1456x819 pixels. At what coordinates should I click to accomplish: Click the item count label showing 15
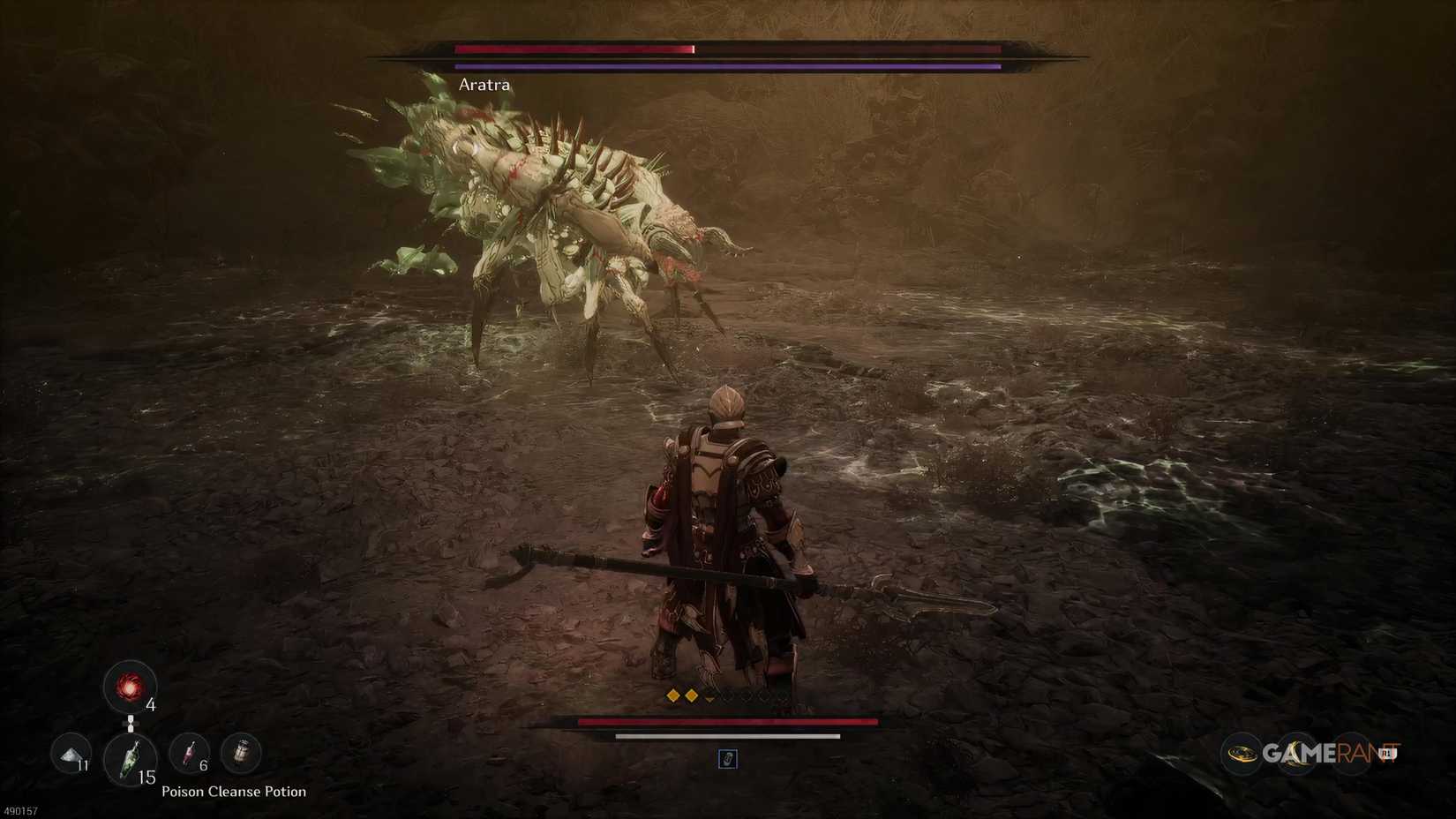point(147,778)
